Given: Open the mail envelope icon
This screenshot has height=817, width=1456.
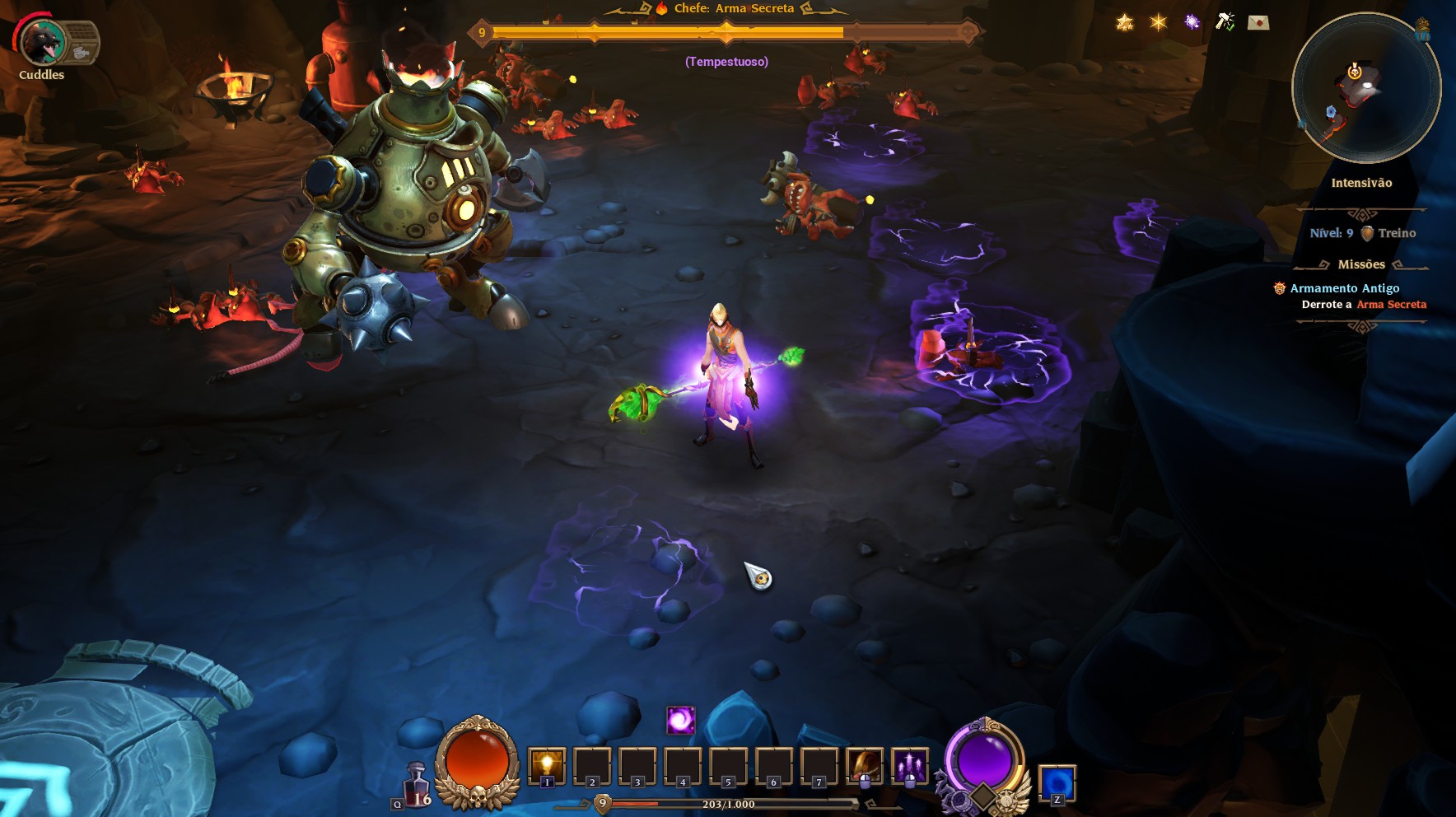Looking at the screenshot, I should (1260, 23).
